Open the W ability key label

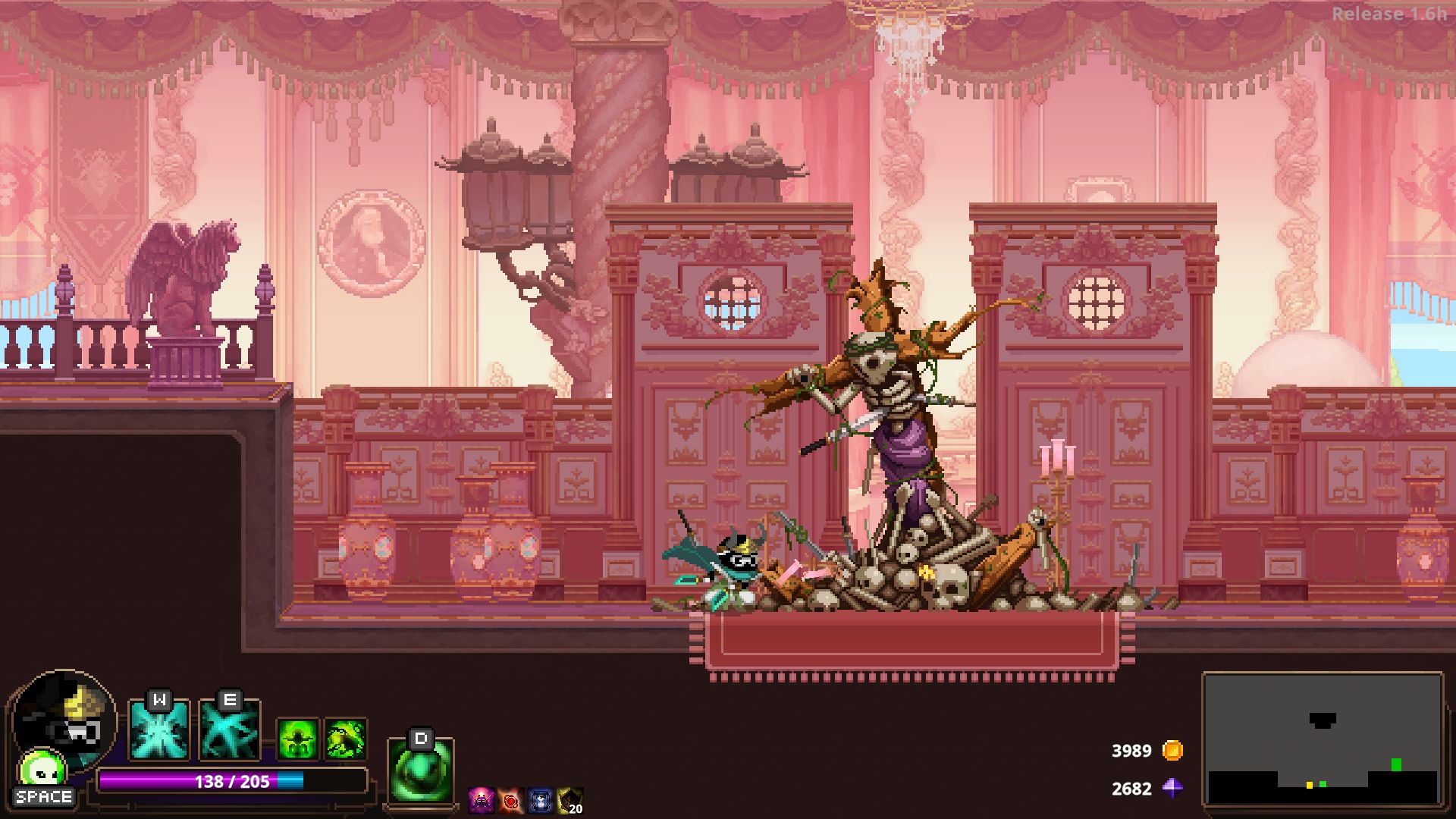158,701
